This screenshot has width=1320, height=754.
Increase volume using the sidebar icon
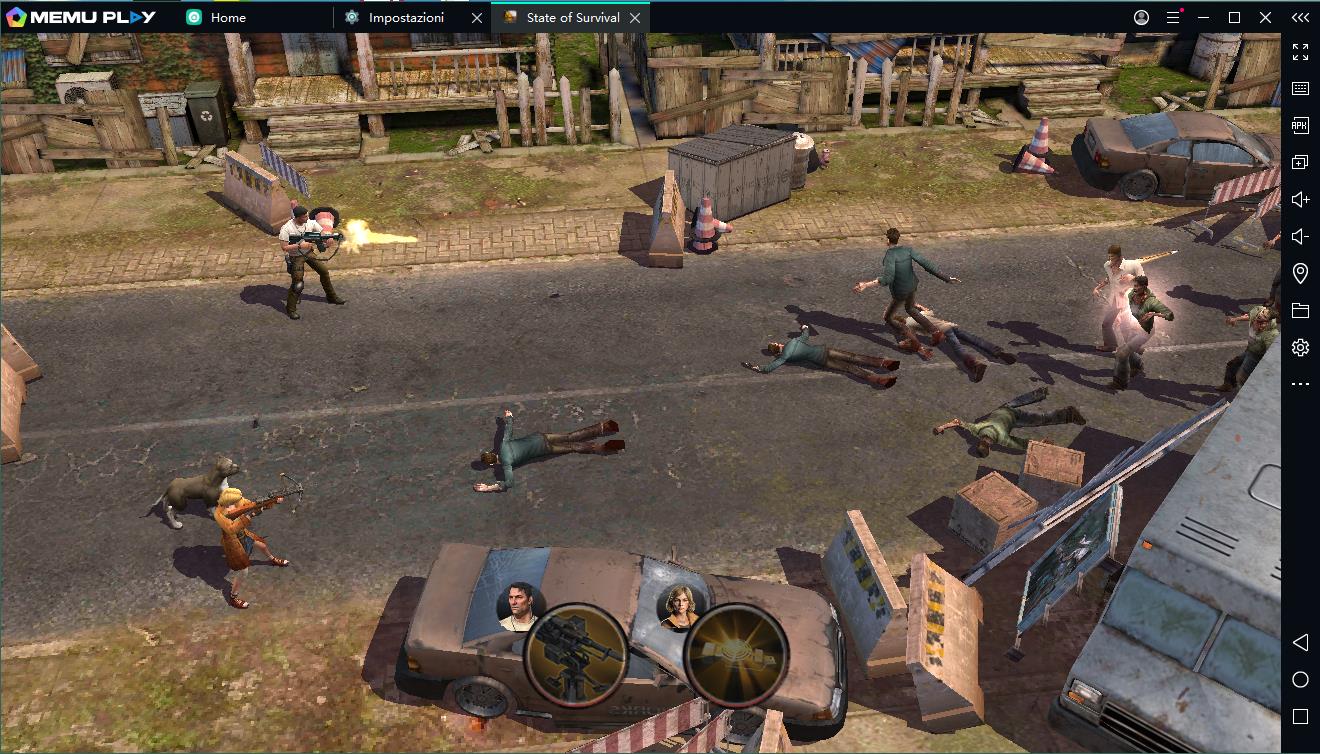(1300, 199)
